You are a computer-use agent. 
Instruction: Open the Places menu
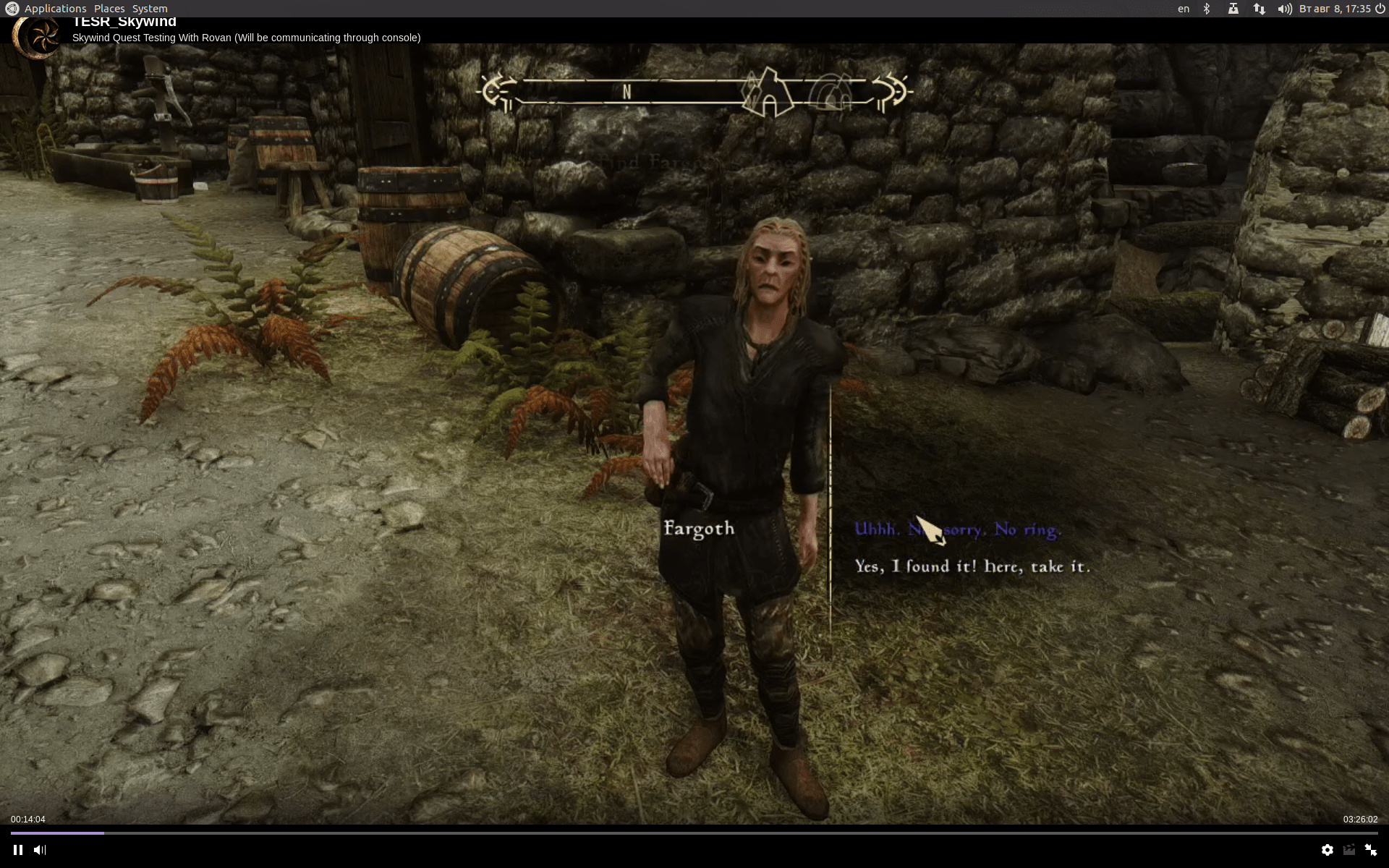tap(109, 8)
